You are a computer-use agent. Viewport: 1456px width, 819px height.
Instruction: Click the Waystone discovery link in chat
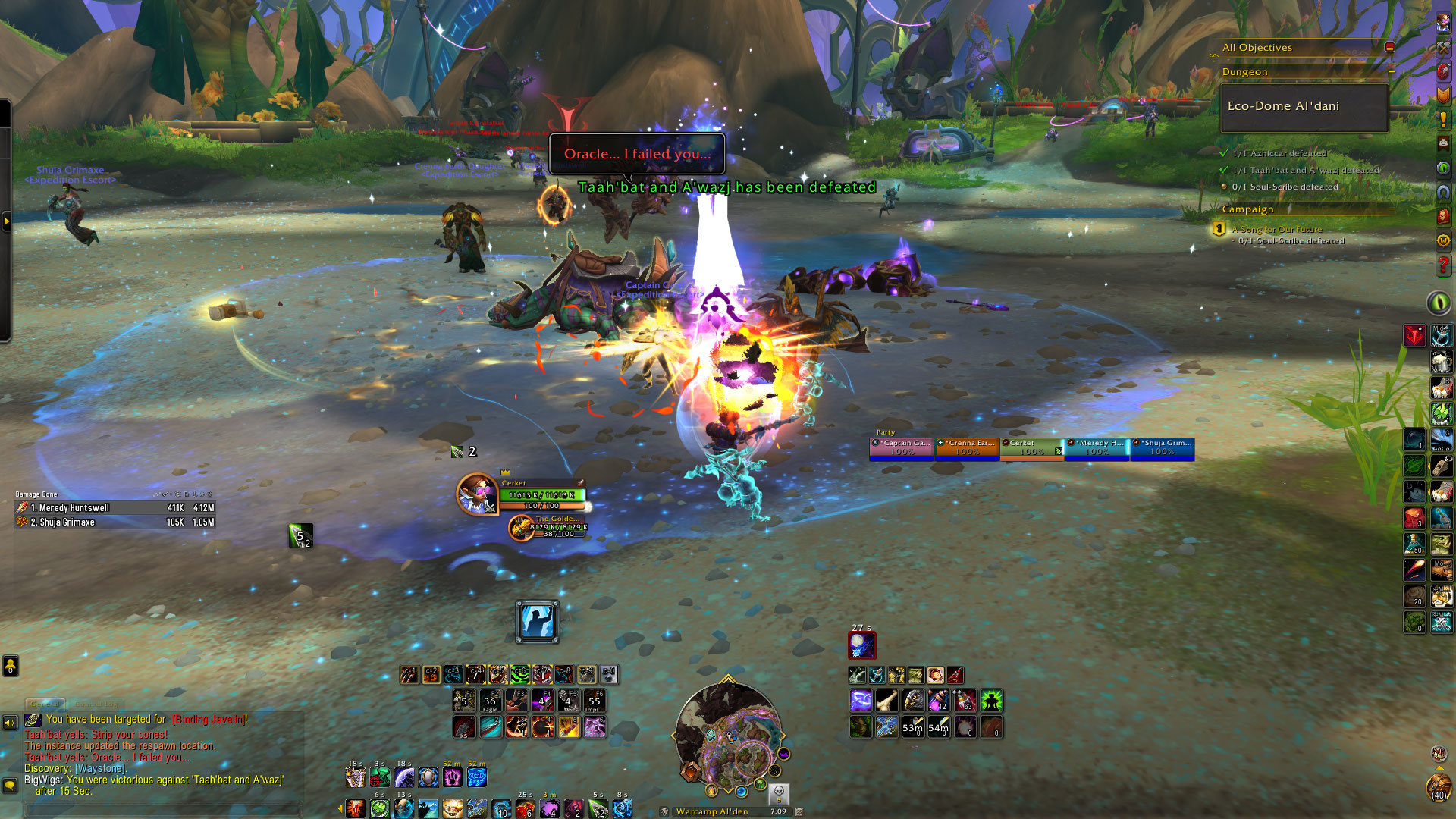tap(100, 768)
